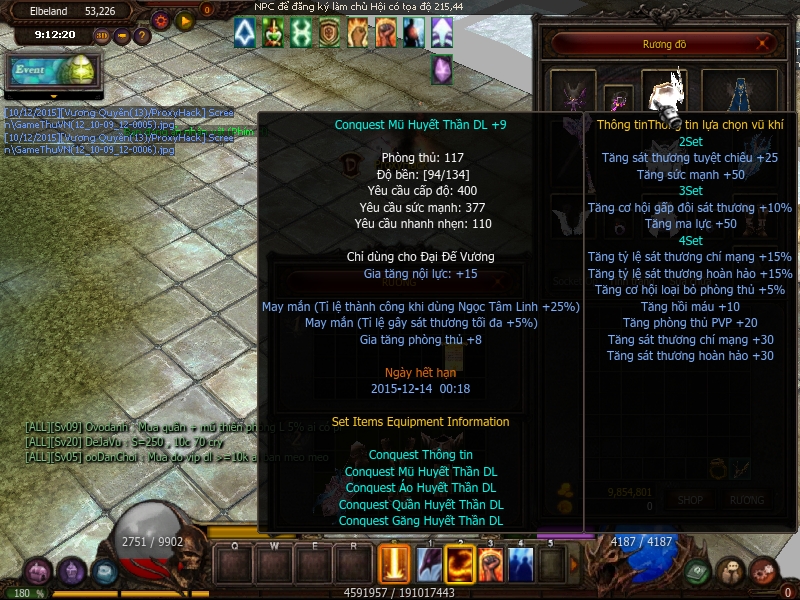Activate the flame pillar skill in hotbar

[394, 564]
